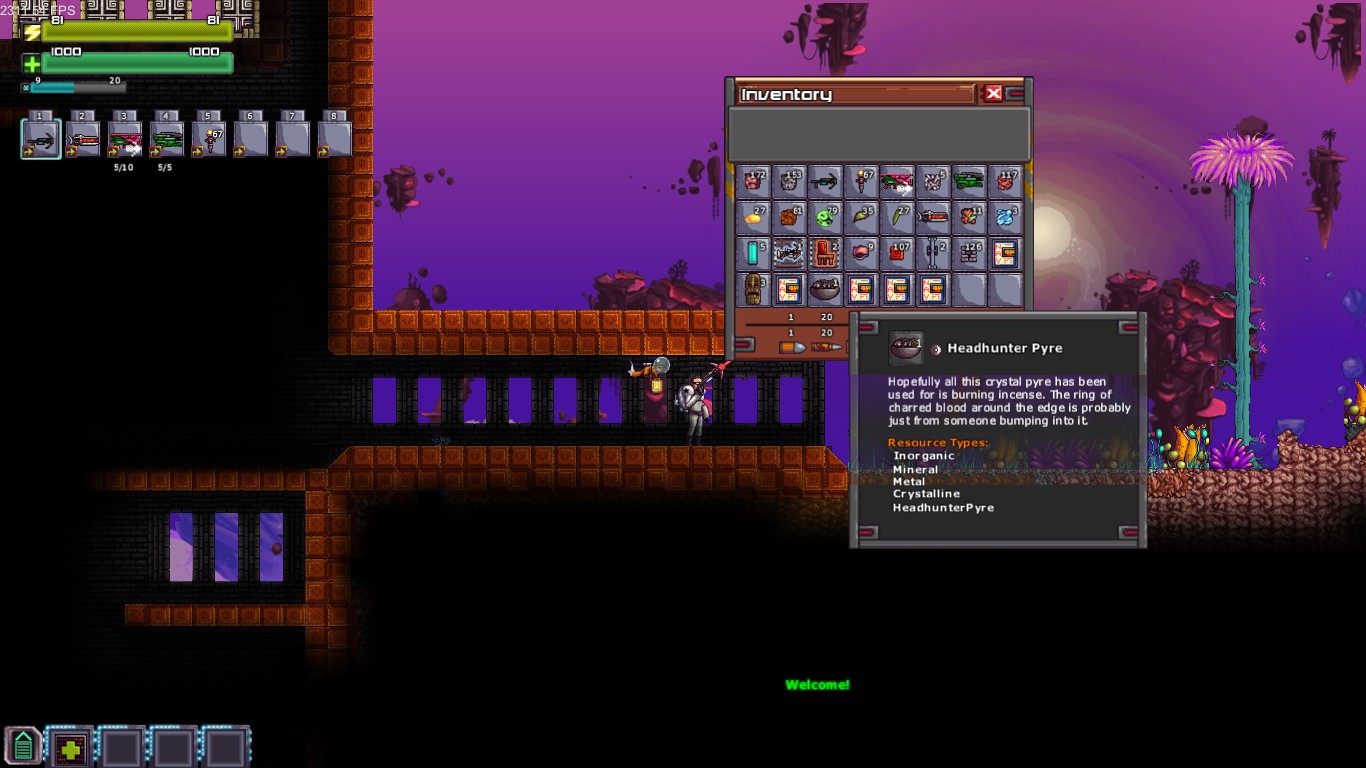Activate the green cross quickslot

(70, 747)
